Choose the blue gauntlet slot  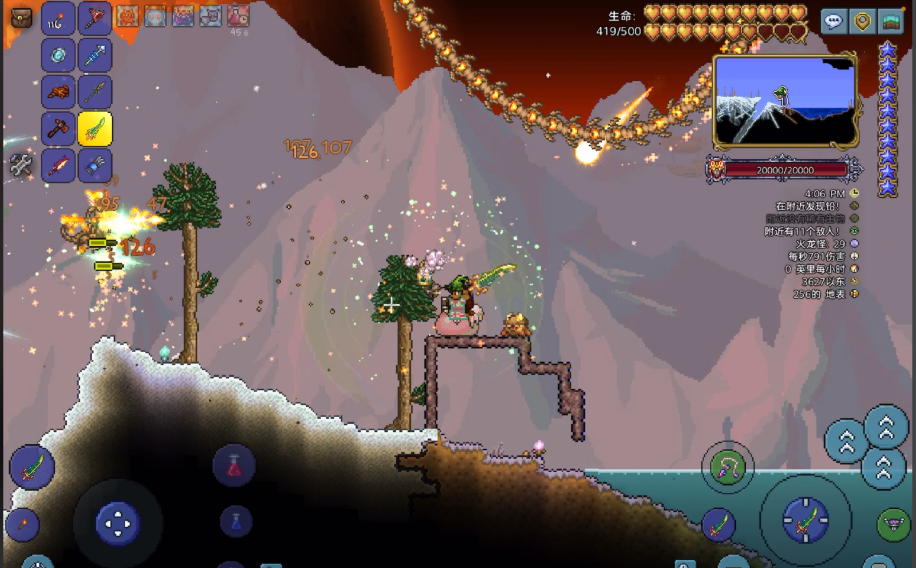pos(95,165)
